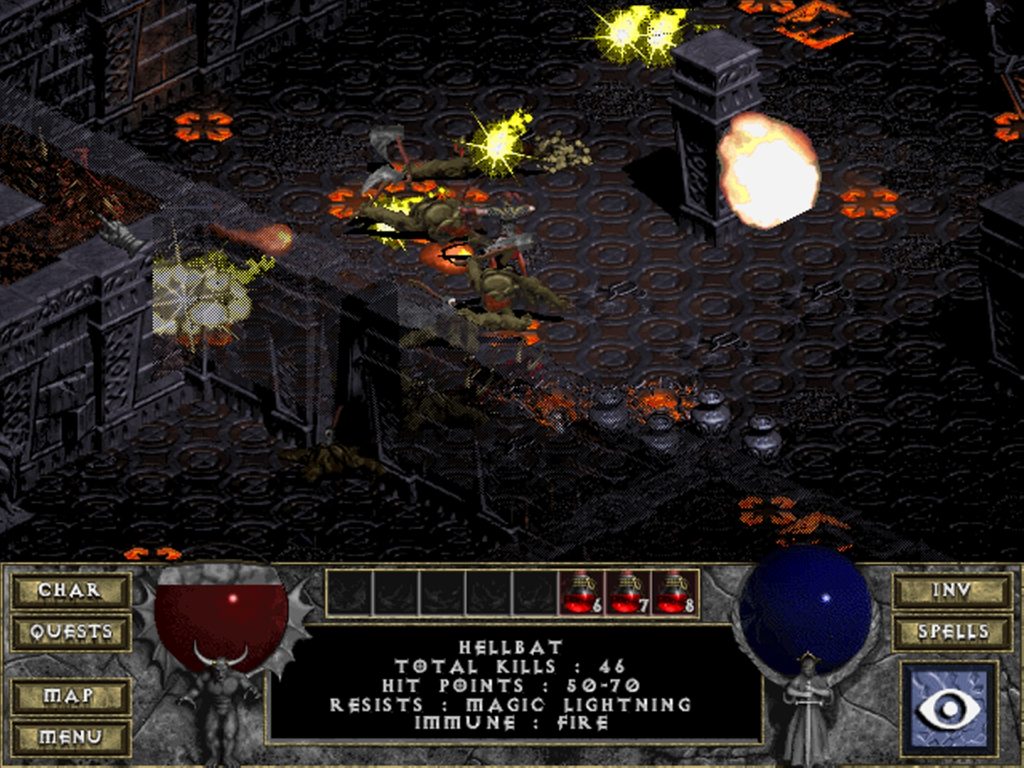1024x768 pixels.
Task: Open the SPELLS spellbook
Action: [952, 632]
